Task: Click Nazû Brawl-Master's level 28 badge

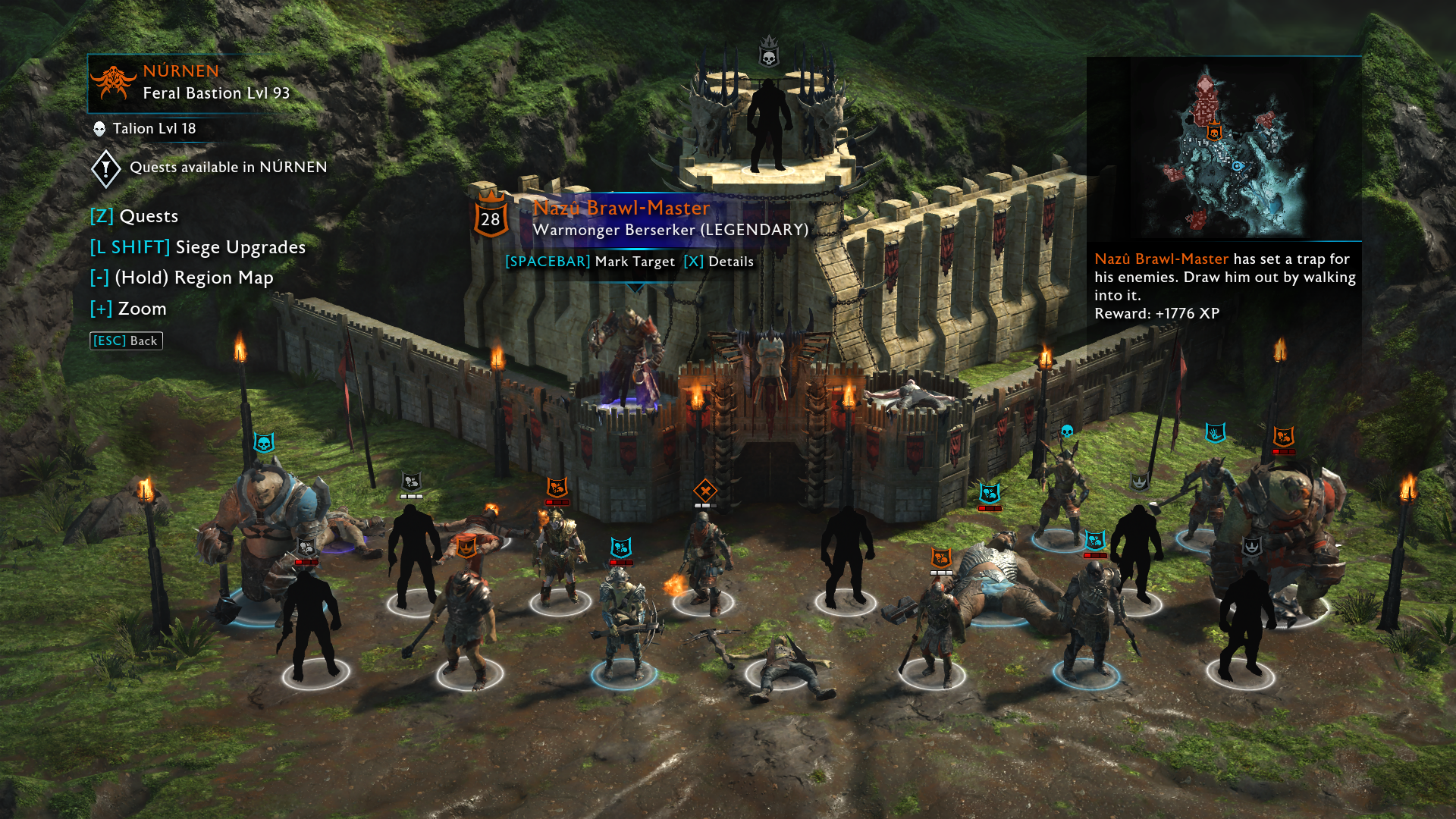Action: point(491,218)
